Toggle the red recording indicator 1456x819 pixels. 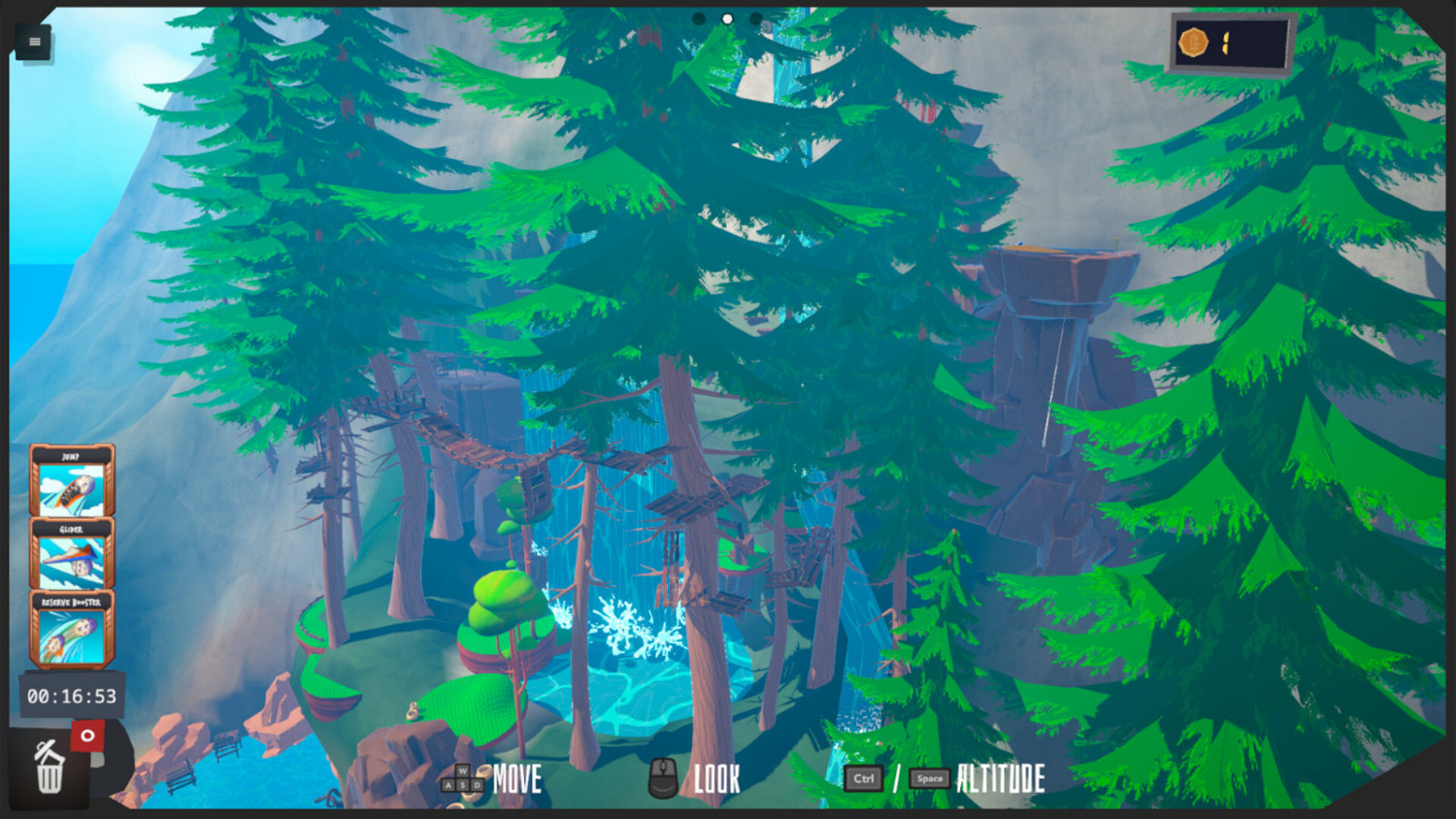point(89,736)
